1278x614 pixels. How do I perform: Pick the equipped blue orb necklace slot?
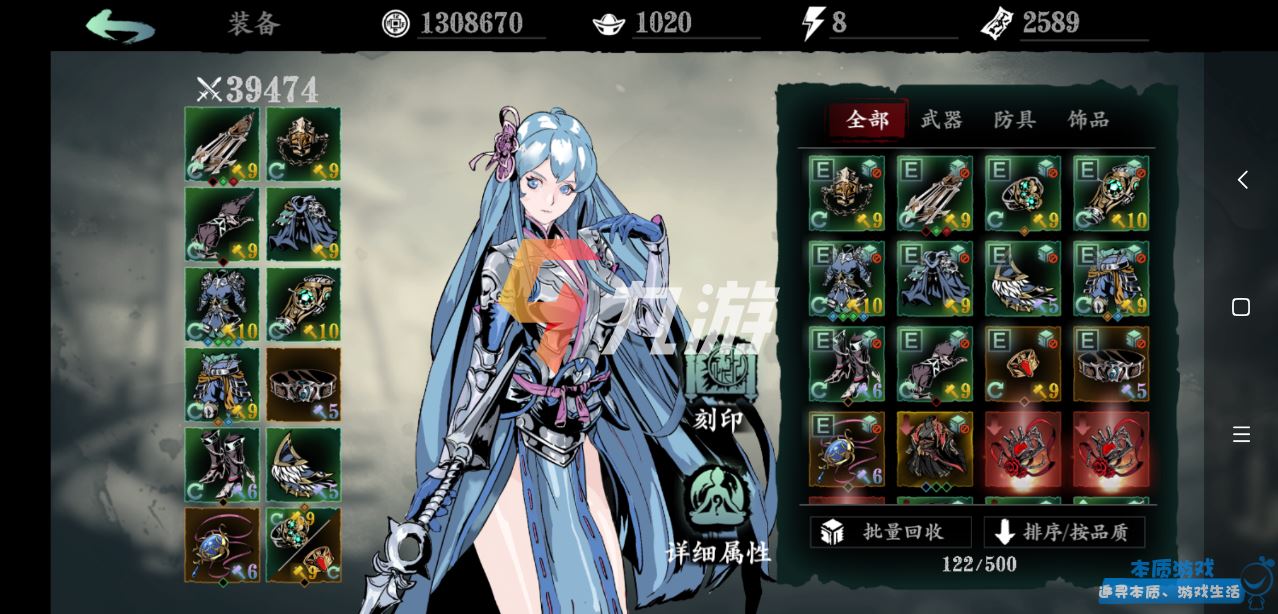[222, 544]
